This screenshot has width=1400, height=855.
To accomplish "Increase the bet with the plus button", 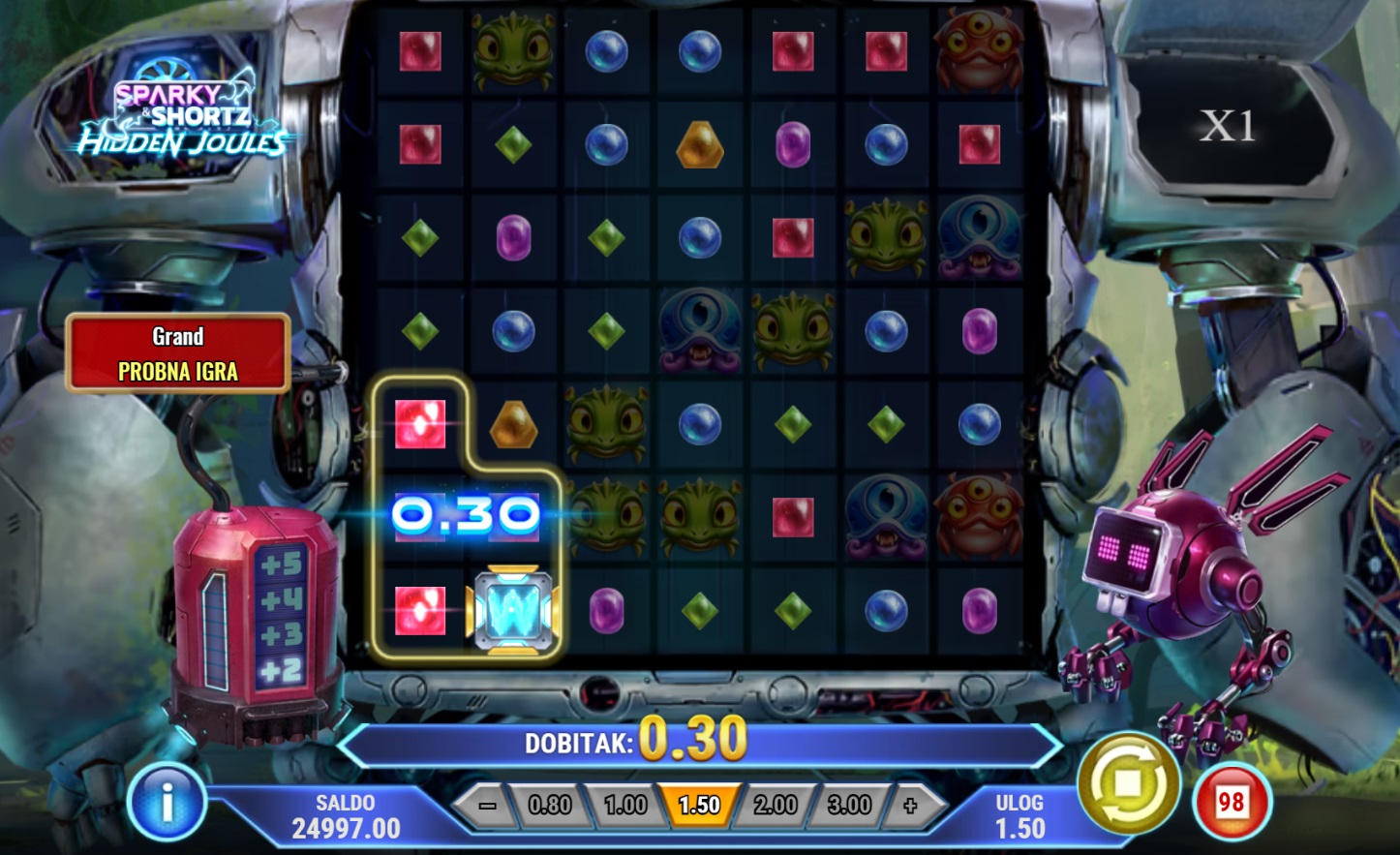I will [909, 805].
